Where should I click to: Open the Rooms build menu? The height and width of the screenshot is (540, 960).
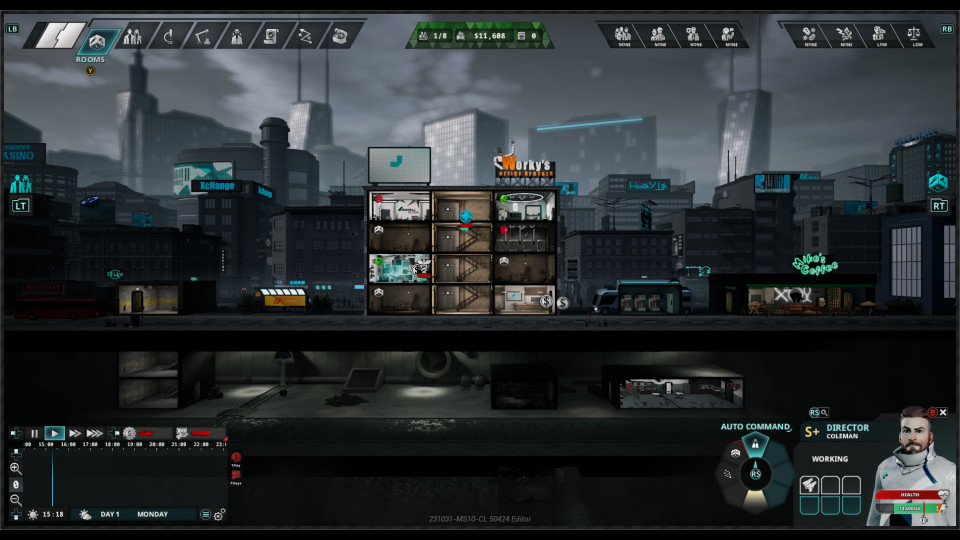coord(97,39)
